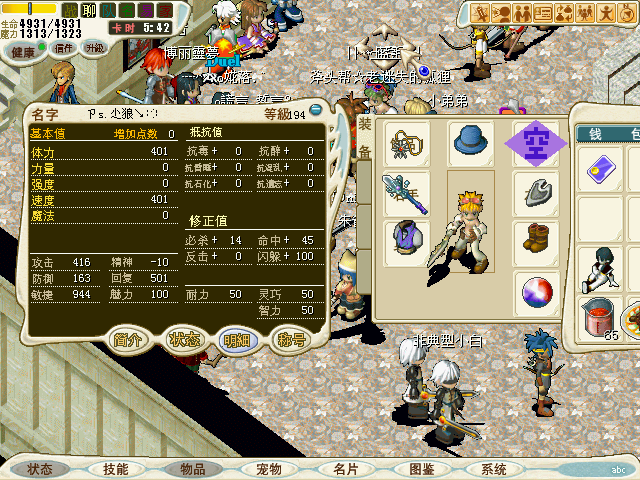Open the 系统 system menu
Screen dimensions: 640x480
[x=494, y=468]
